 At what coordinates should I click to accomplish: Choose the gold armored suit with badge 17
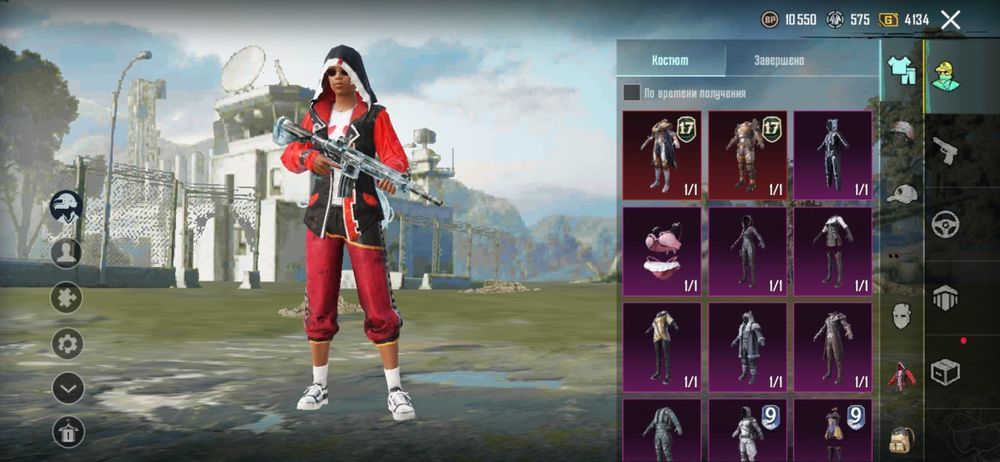pyautogui.click(x=747, y=155)
